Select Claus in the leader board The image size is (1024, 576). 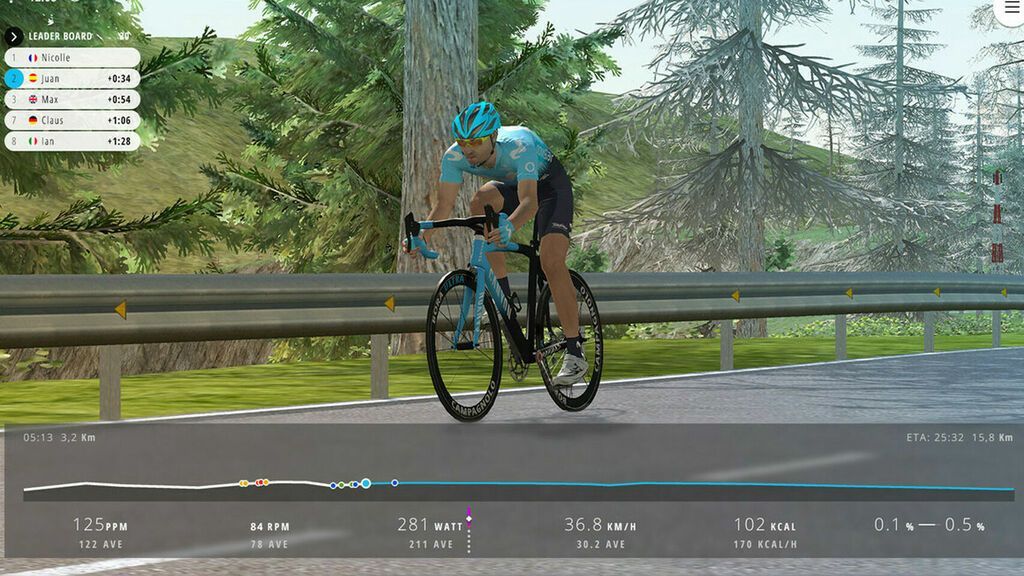[72, 120]
